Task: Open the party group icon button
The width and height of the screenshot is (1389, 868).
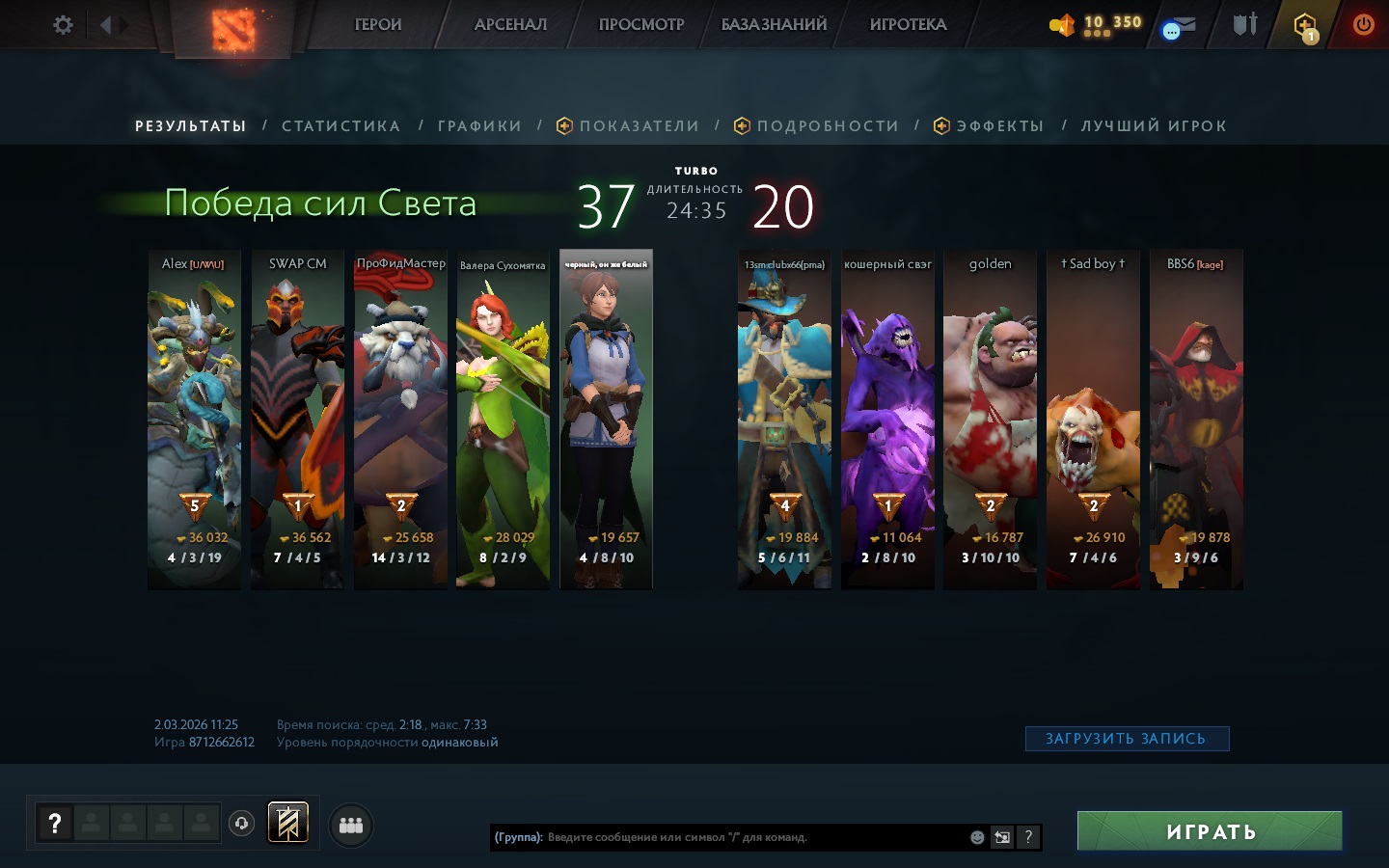Action: coord(351,825)
